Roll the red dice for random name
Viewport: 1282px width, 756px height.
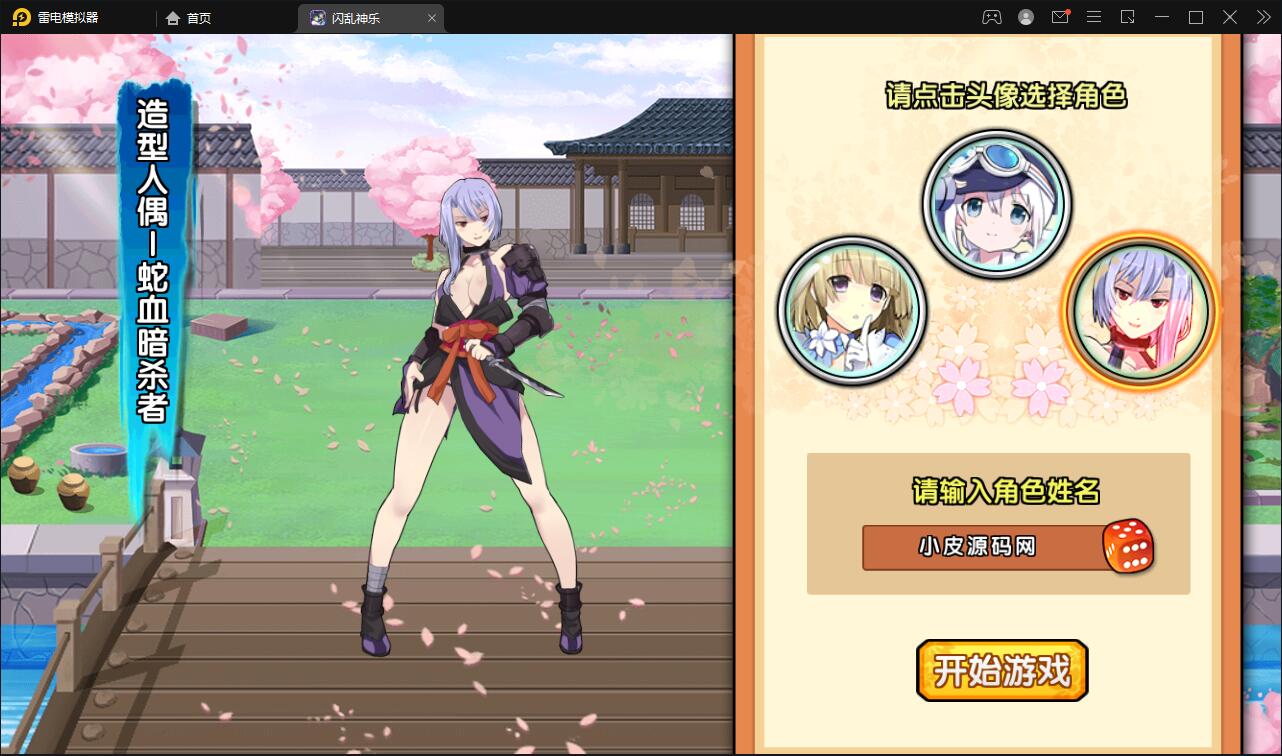[1128, 546]
